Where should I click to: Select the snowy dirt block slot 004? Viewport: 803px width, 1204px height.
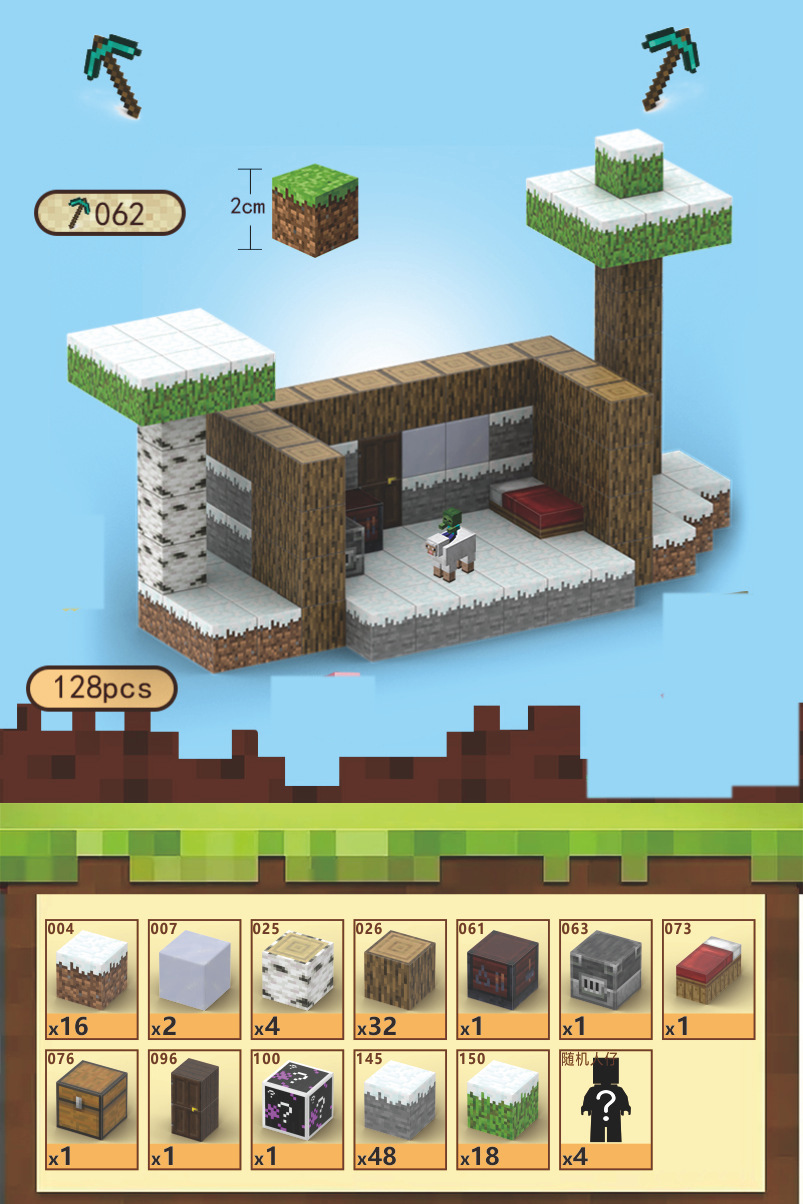click(92, 980)
